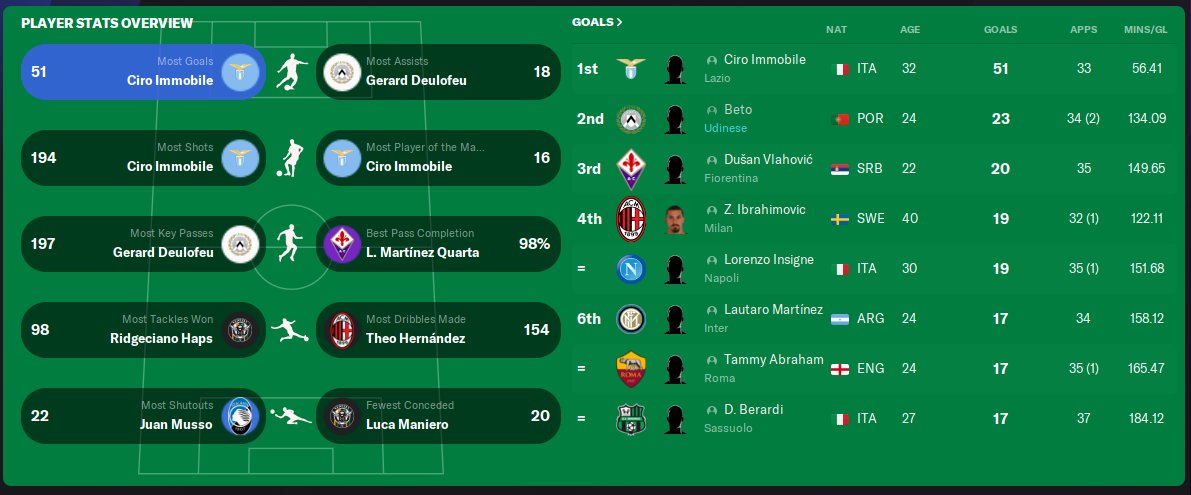Click the Udinese club link under Beto
This screenshot has width=1191, height=495.
click(725, 128)
